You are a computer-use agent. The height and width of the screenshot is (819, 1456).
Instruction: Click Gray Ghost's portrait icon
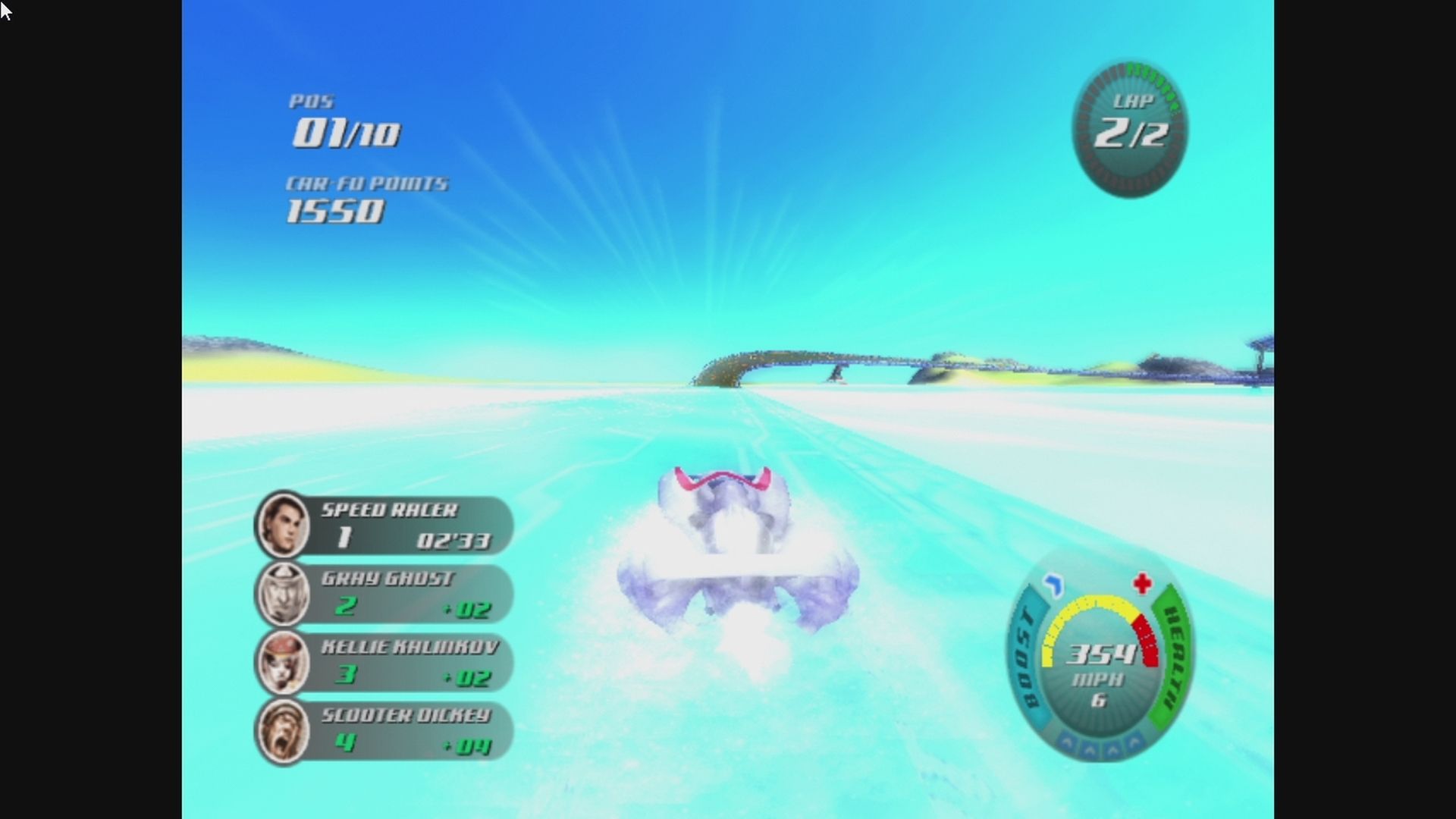coord(285,595)
